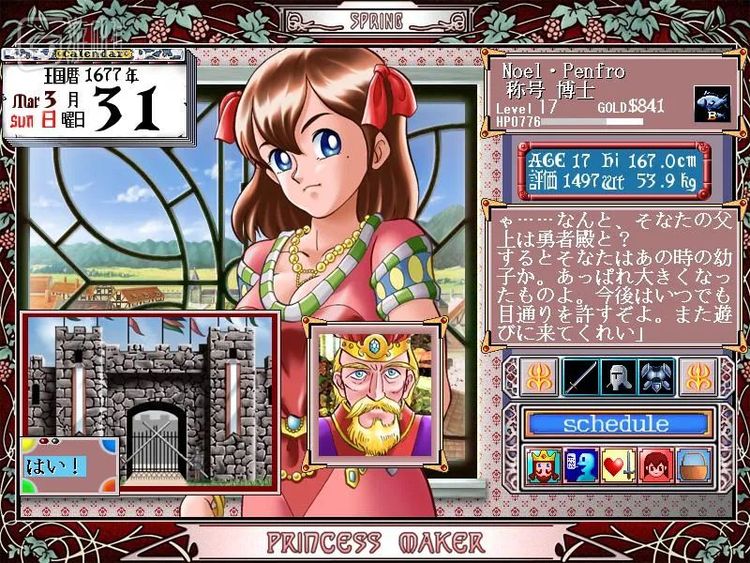The image size is (750, 563).
Task: Select the crowned king icon
Action: pos(545,467)
